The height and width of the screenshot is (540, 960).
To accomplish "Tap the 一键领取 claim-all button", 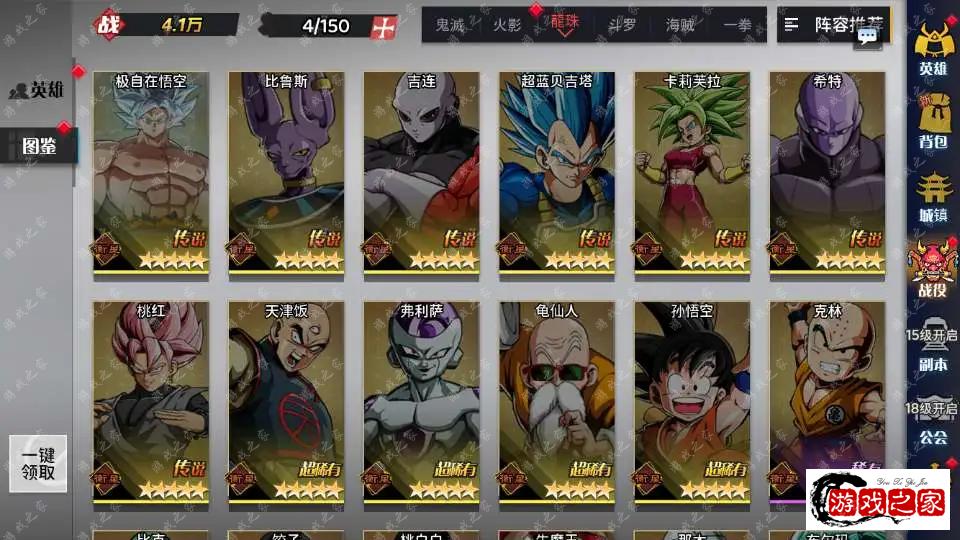I will click(x=38, y=463).
